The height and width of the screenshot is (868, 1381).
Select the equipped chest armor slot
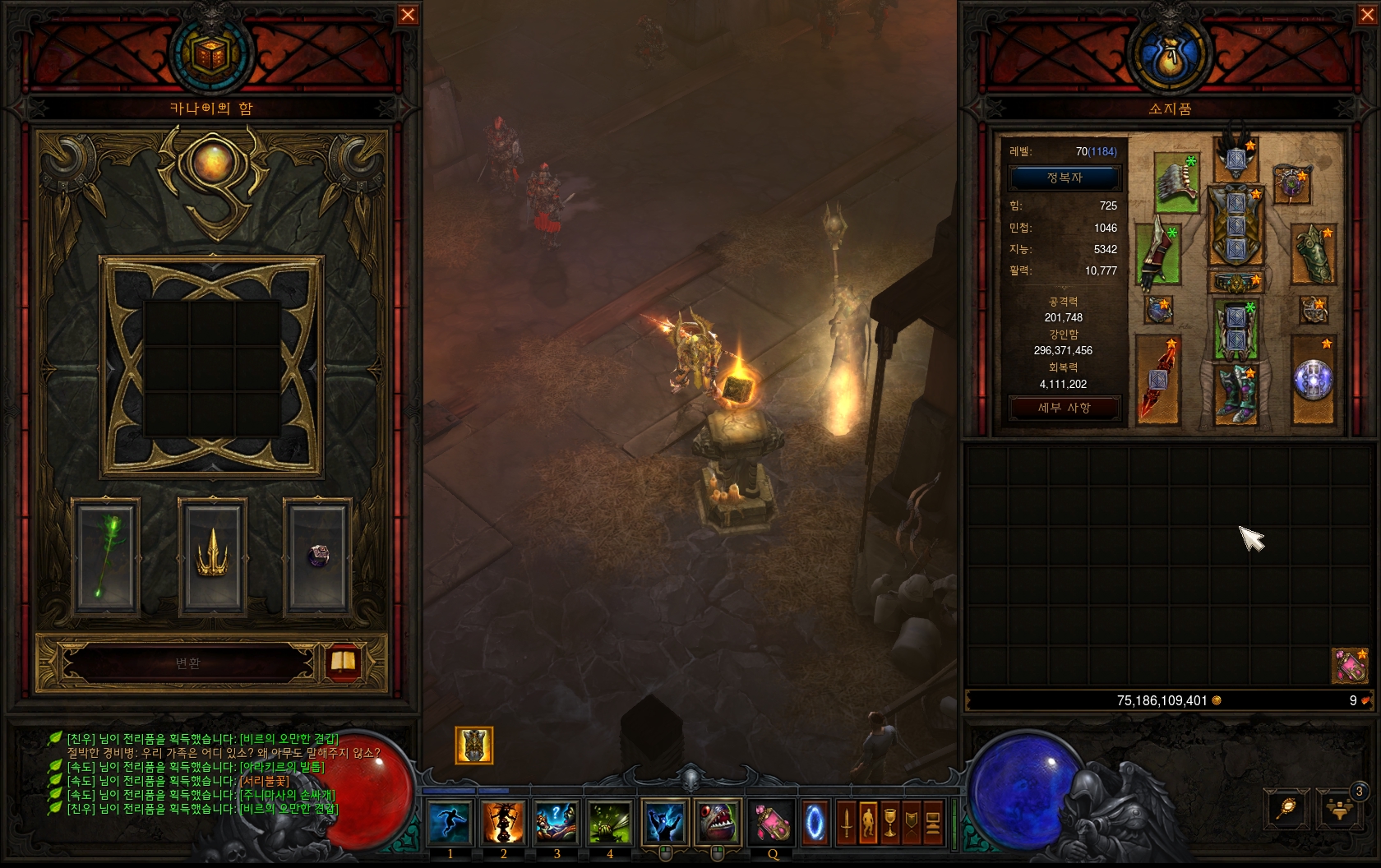[1236, 224]
